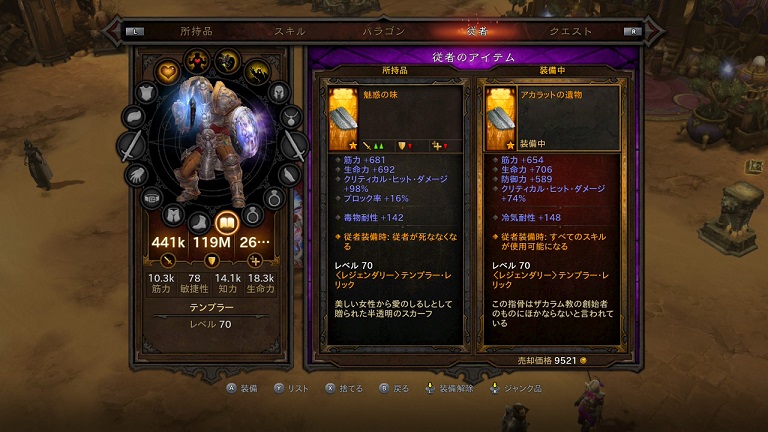Viewport: 768px width, 432px height.
Task: Select the pants equipment slot
Action: [x=173, y=212]
